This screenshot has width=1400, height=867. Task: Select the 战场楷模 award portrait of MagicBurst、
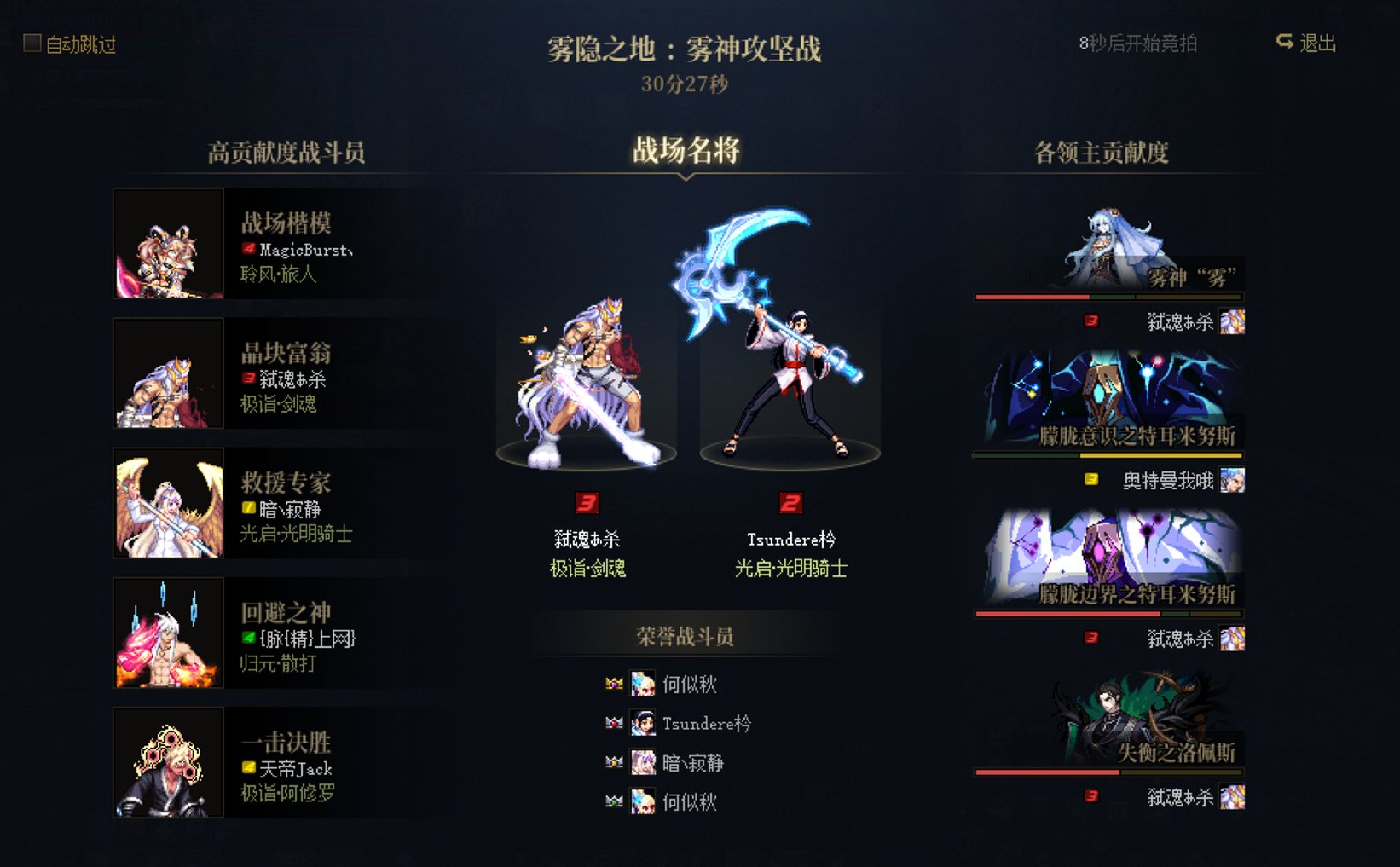coord(168,243)
